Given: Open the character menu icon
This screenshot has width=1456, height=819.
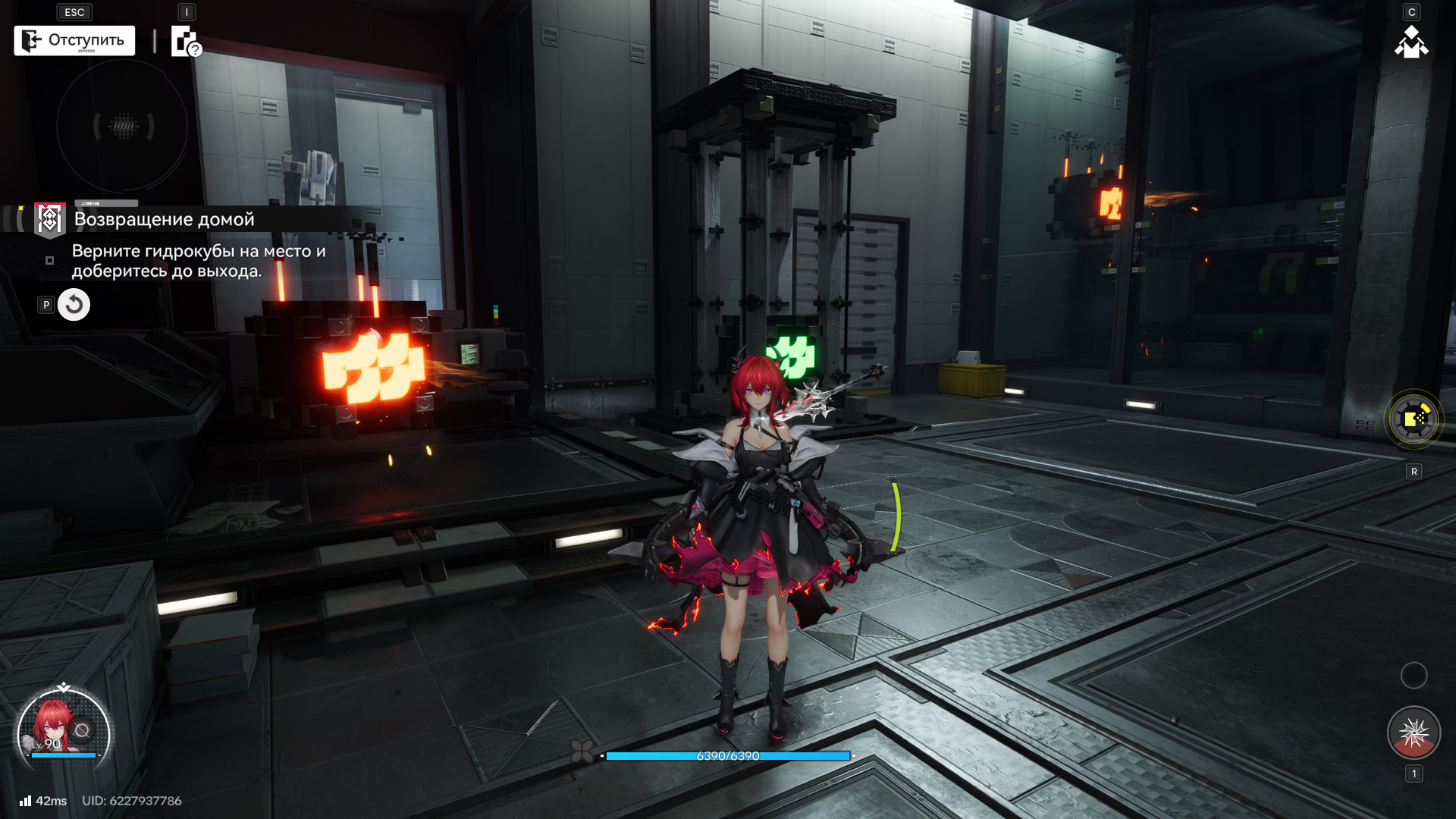Looking at the screenshot, I should tap(1411, 42).
